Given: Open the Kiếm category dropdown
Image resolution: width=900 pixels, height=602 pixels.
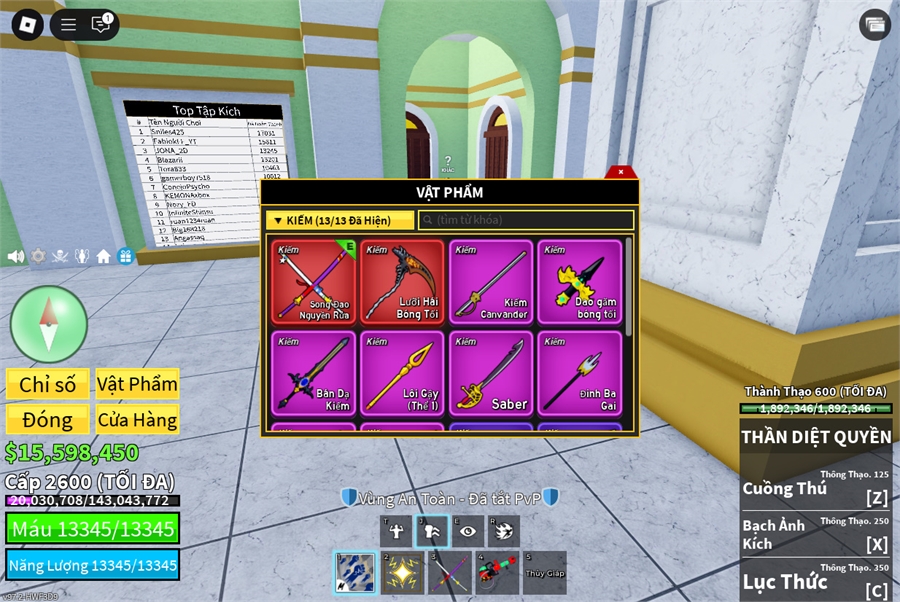Looking at the screenshot, I should (341, 220).
